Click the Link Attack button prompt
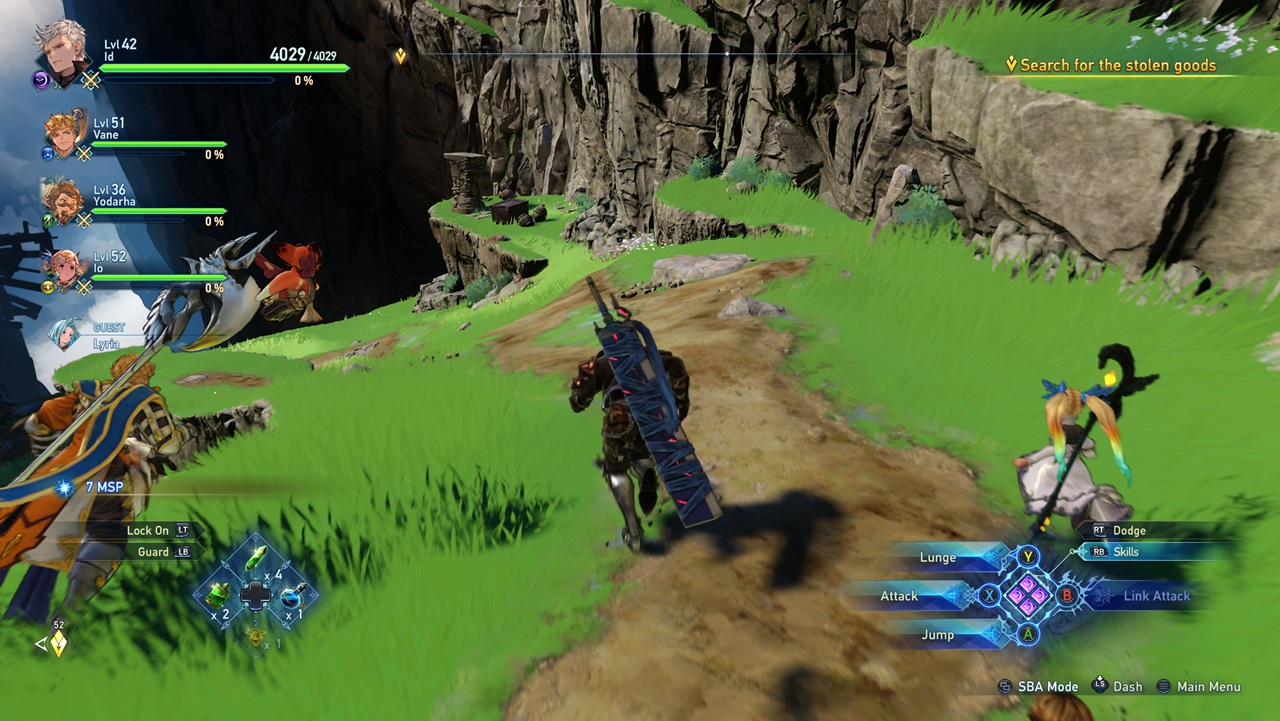 1156,595
